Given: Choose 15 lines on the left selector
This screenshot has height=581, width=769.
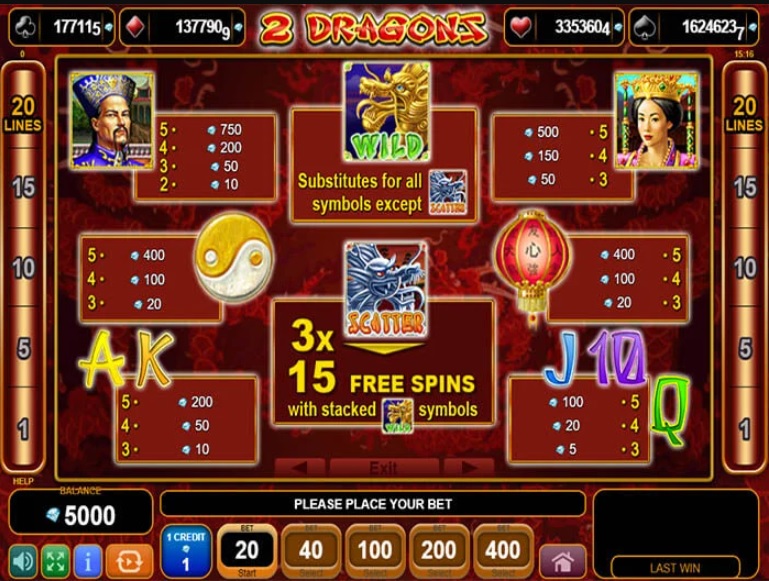Looking at the screenshot, I should tap(22, 187).
